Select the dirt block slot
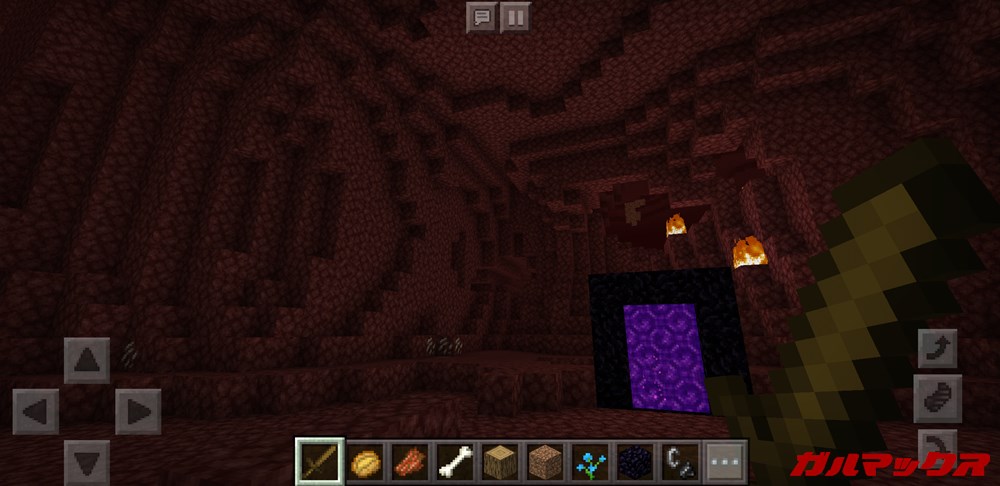1000x486 pixels. [x=544, y=463]
